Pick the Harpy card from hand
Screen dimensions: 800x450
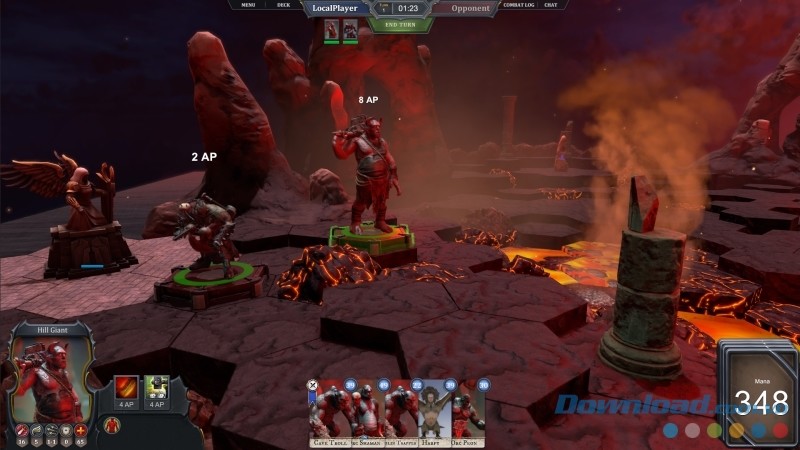pyautogui.click(x=435, y=412)
